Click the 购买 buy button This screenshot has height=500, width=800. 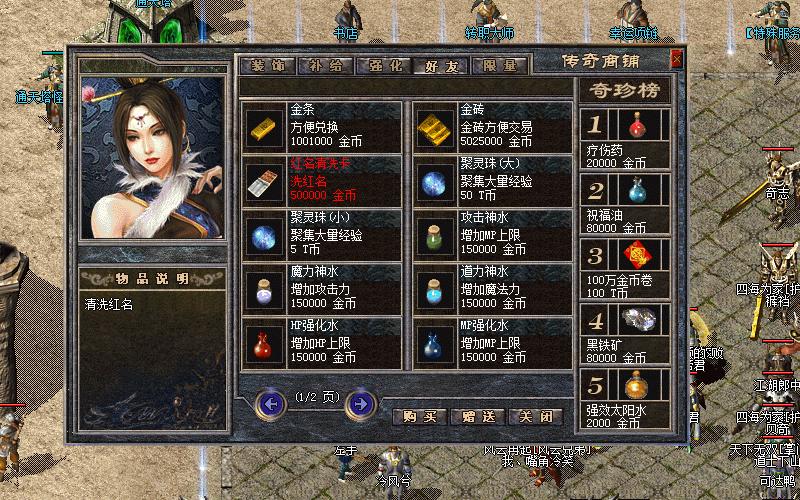(419, 416)
